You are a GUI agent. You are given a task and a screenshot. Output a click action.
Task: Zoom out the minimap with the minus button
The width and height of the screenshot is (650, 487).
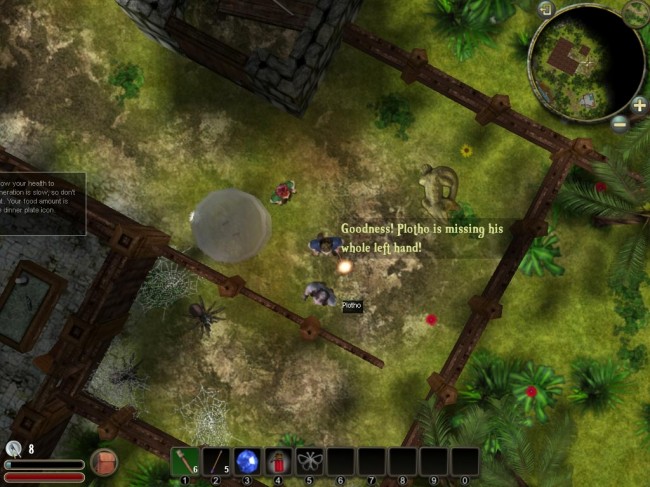point(620,124)
